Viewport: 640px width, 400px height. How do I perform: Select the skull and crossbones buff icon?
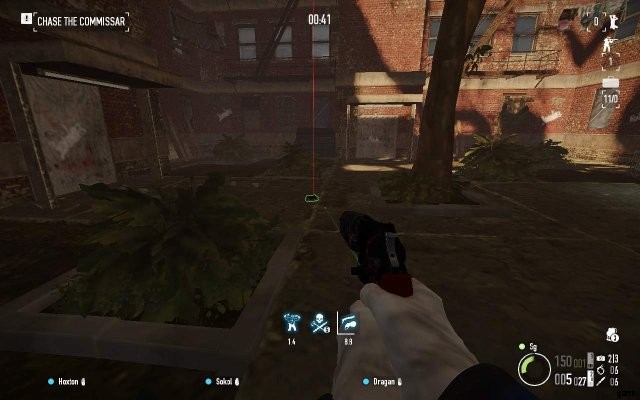(321, 321)
